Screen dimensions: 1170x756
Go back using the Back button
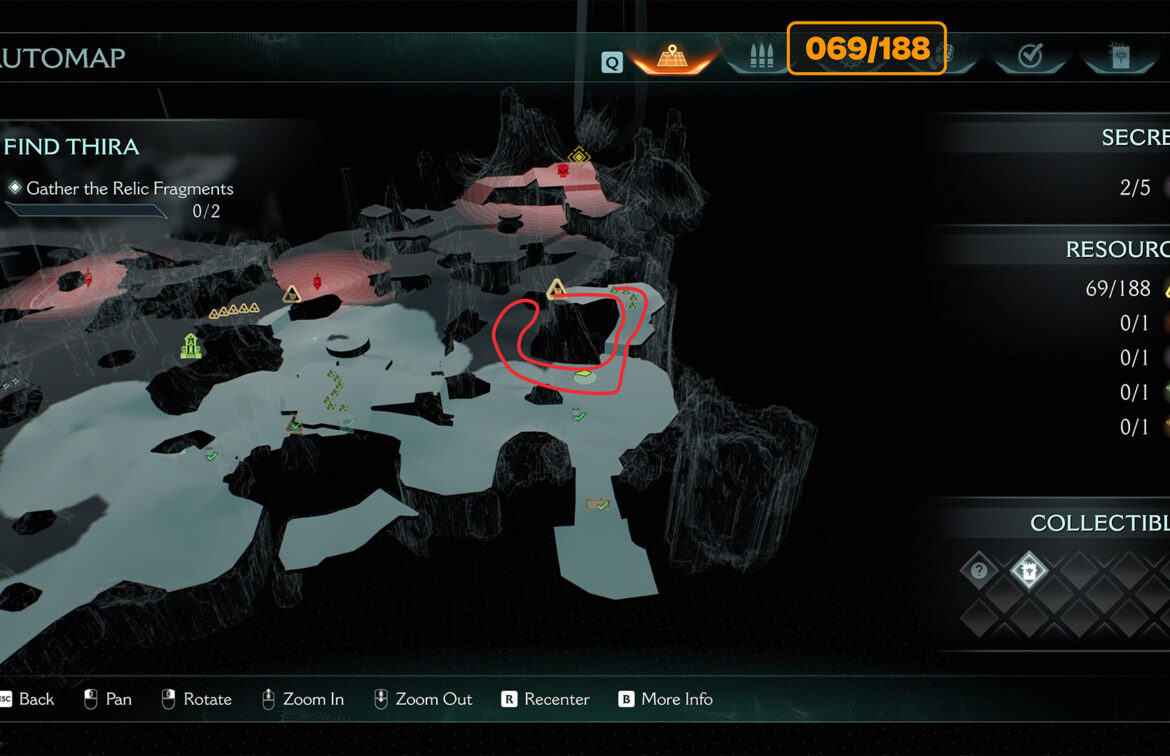click(x=28, y=699)
